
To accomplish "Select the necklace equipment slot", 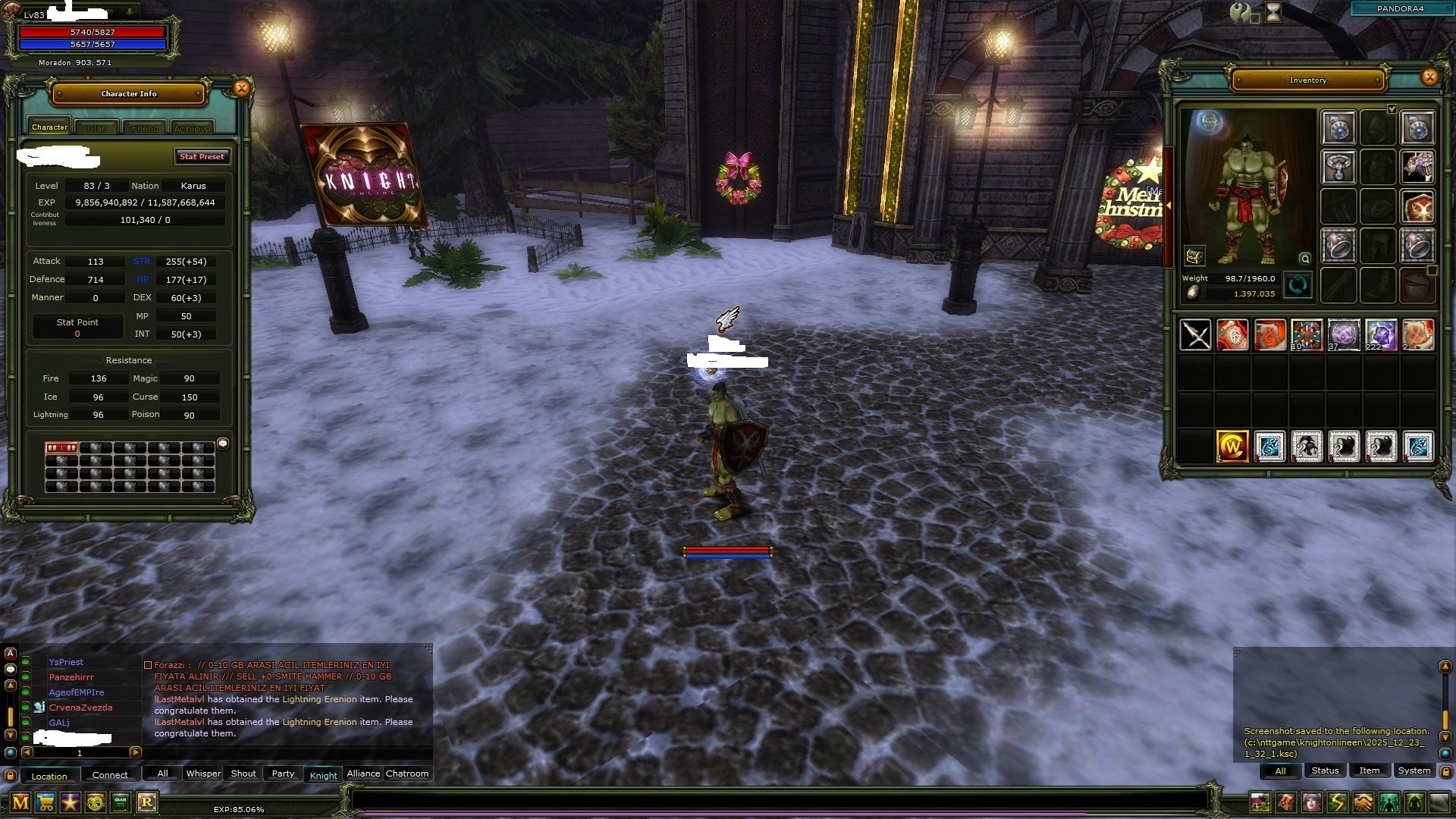I will pos(1339,167).
